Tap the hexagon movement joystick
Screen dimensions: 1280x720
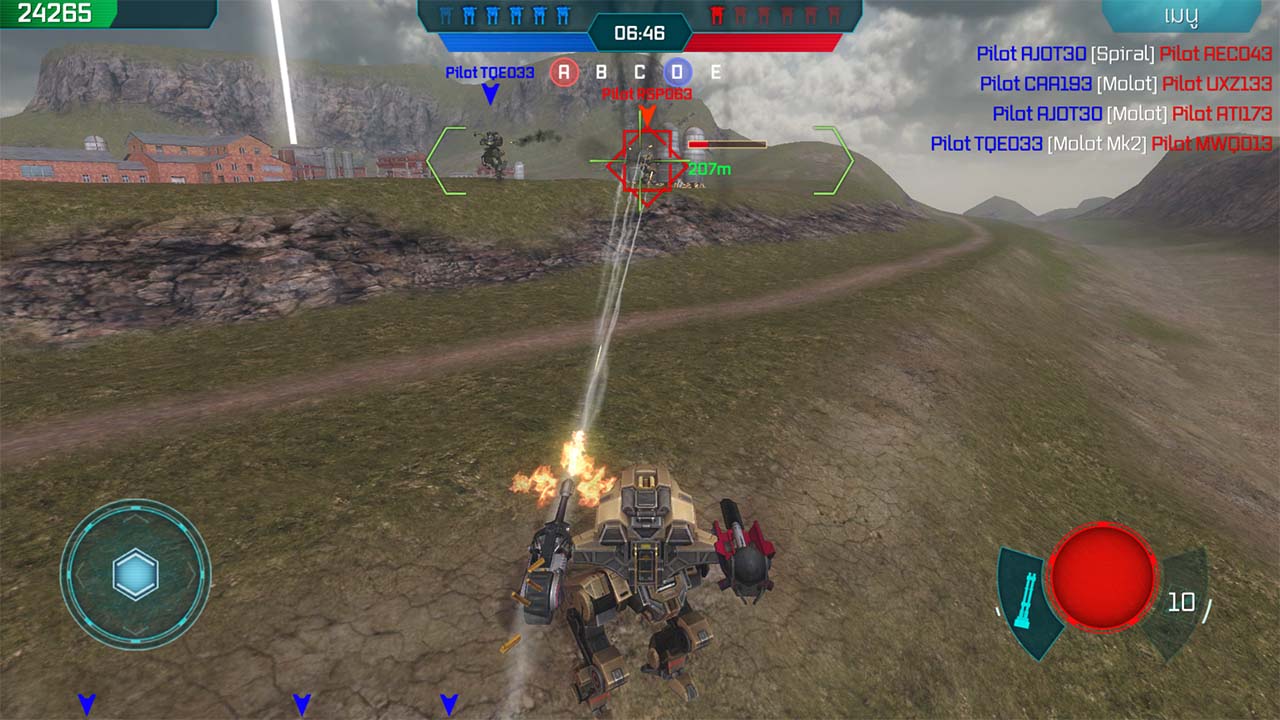tap(135, 574)
